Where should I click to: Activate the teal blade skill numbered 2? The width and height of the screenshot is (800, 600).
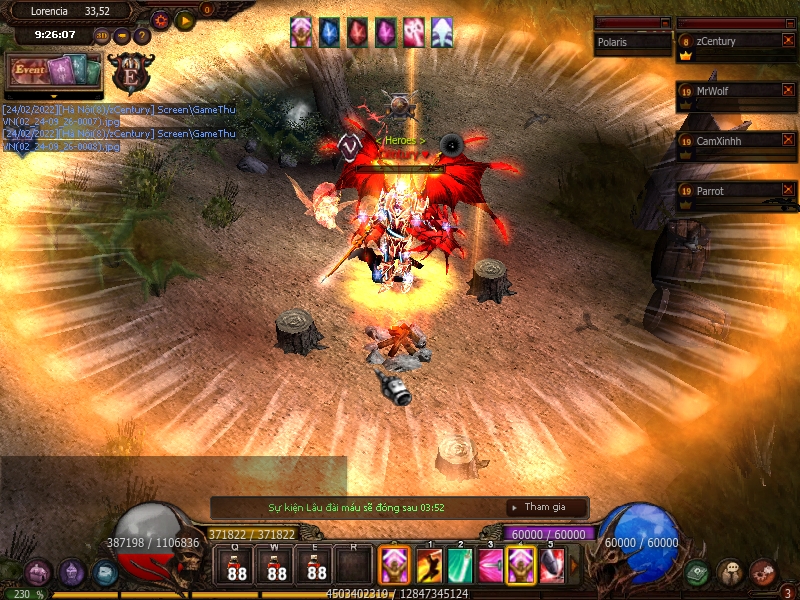click(x=460, y=567)
